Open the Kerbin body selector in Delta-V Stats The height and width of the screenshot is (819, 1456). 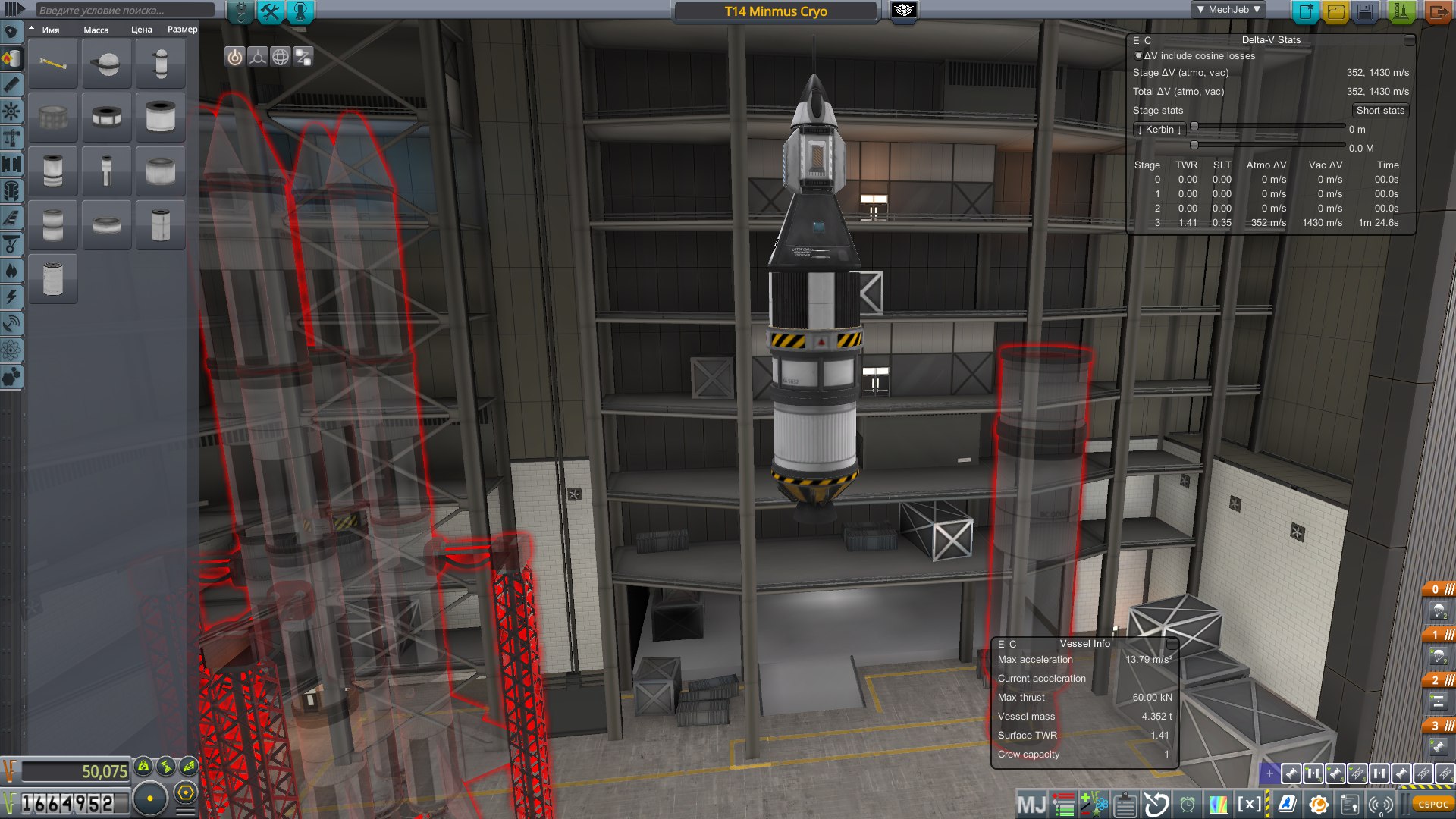[1159, 129]
